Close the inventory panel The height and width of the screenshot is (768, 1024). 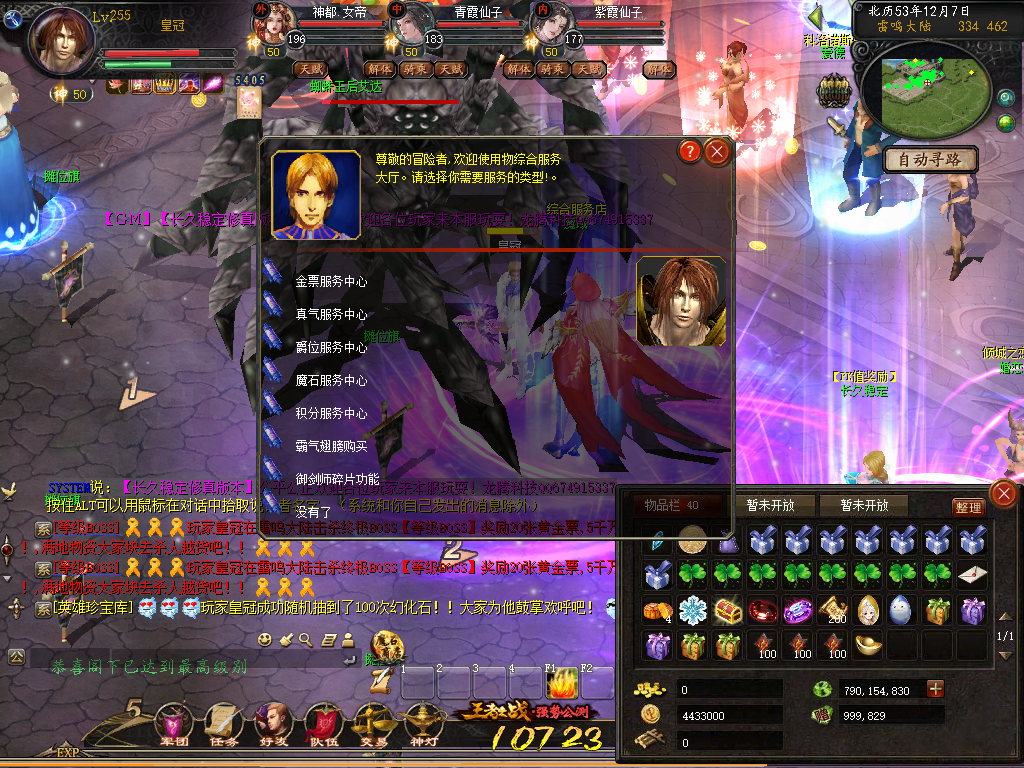pos(1002,493)
